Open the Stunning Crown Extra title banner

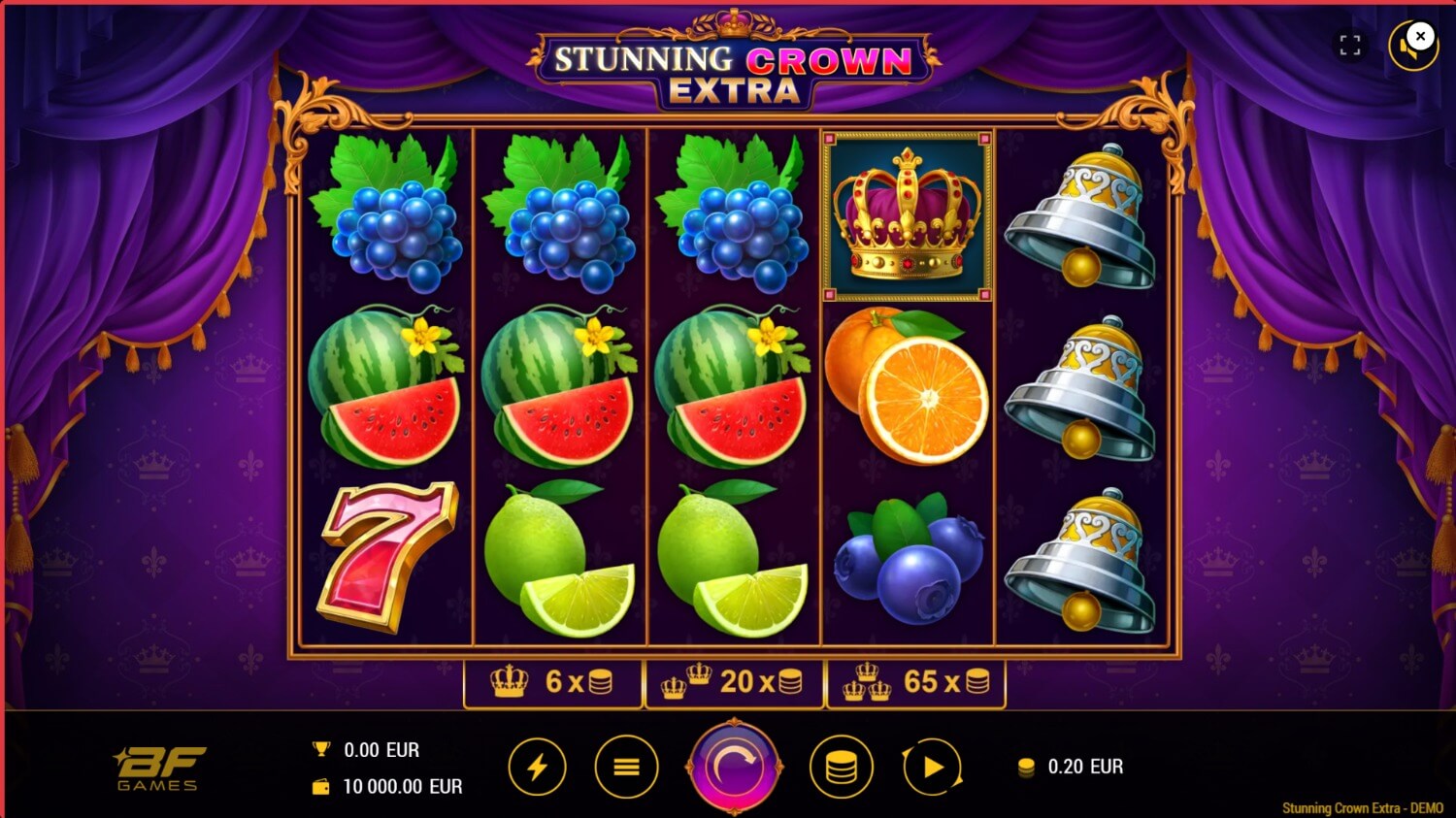point(728,61)
